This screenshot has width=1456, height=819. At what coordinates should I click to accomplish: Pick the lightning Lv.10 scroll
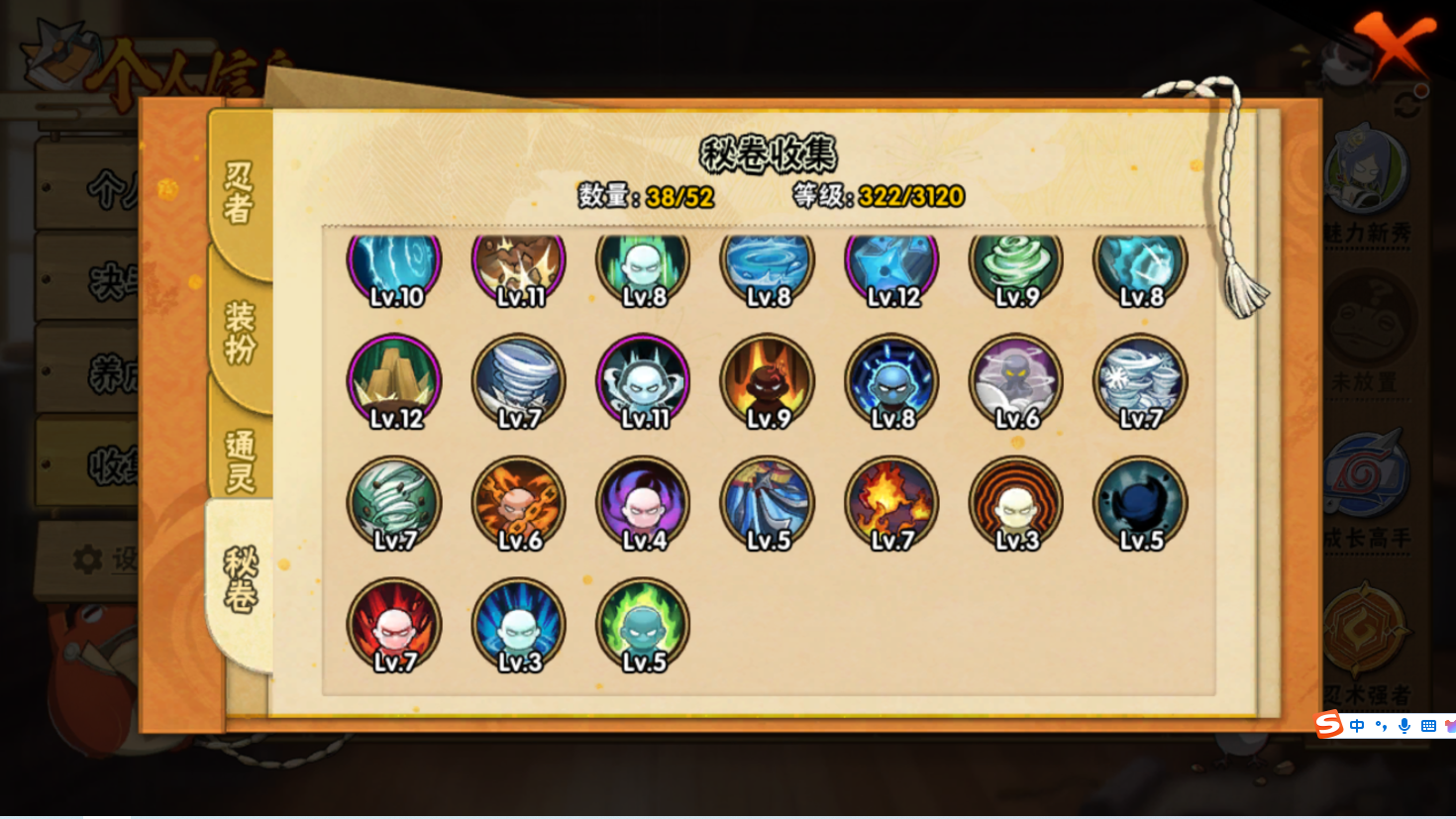pyautogui.click(x=394, y=265)
